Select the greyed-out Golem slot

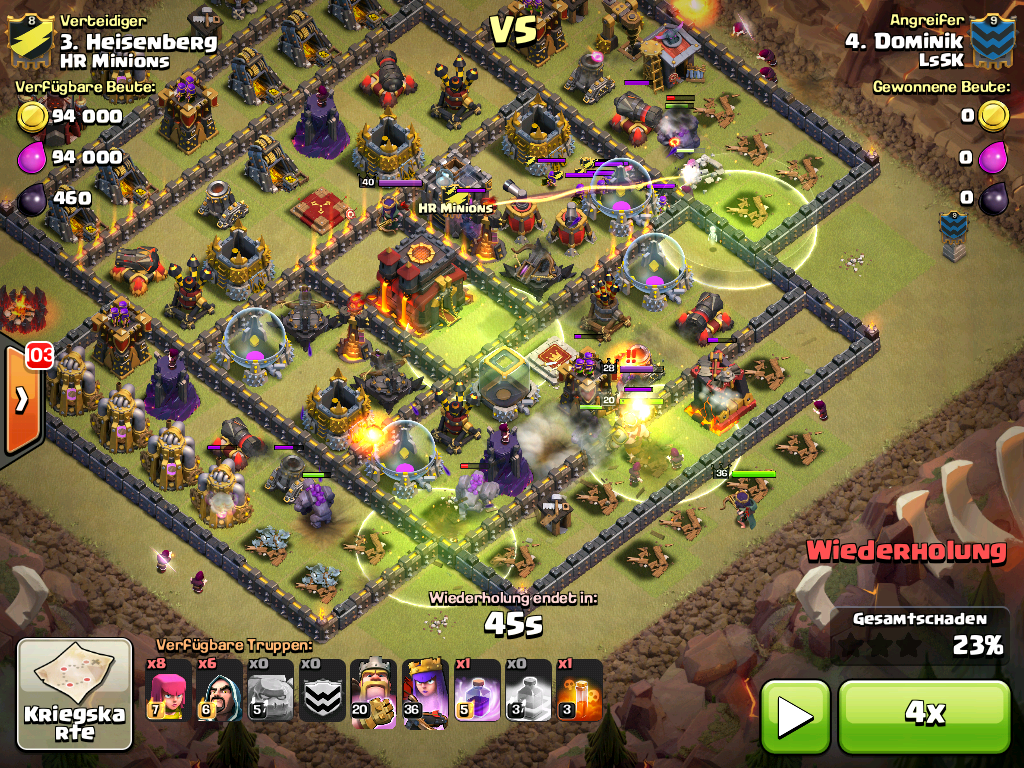[270, 690]
